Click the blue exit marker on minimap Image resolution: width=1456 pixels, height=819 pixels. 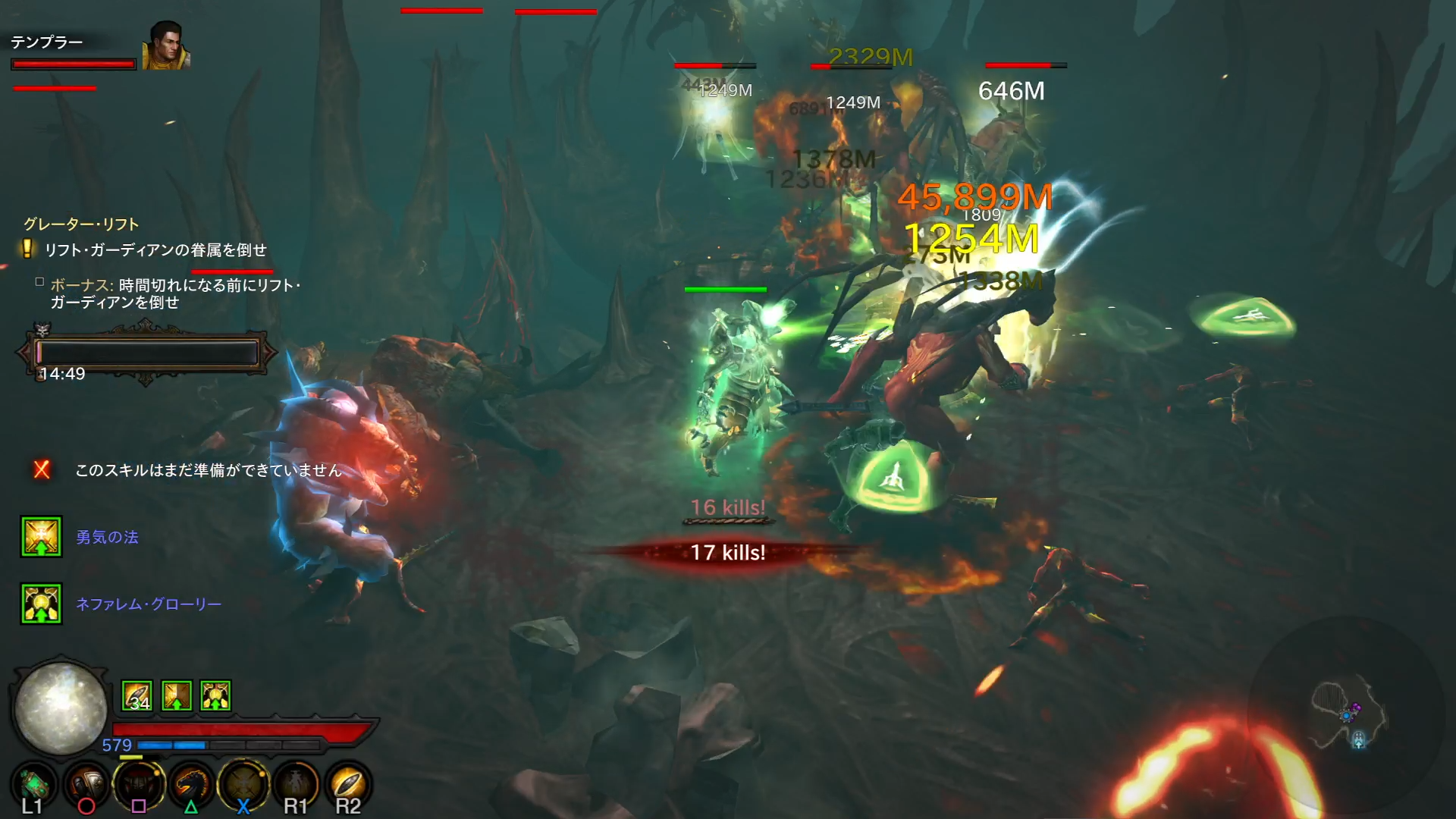point(1358,739)
